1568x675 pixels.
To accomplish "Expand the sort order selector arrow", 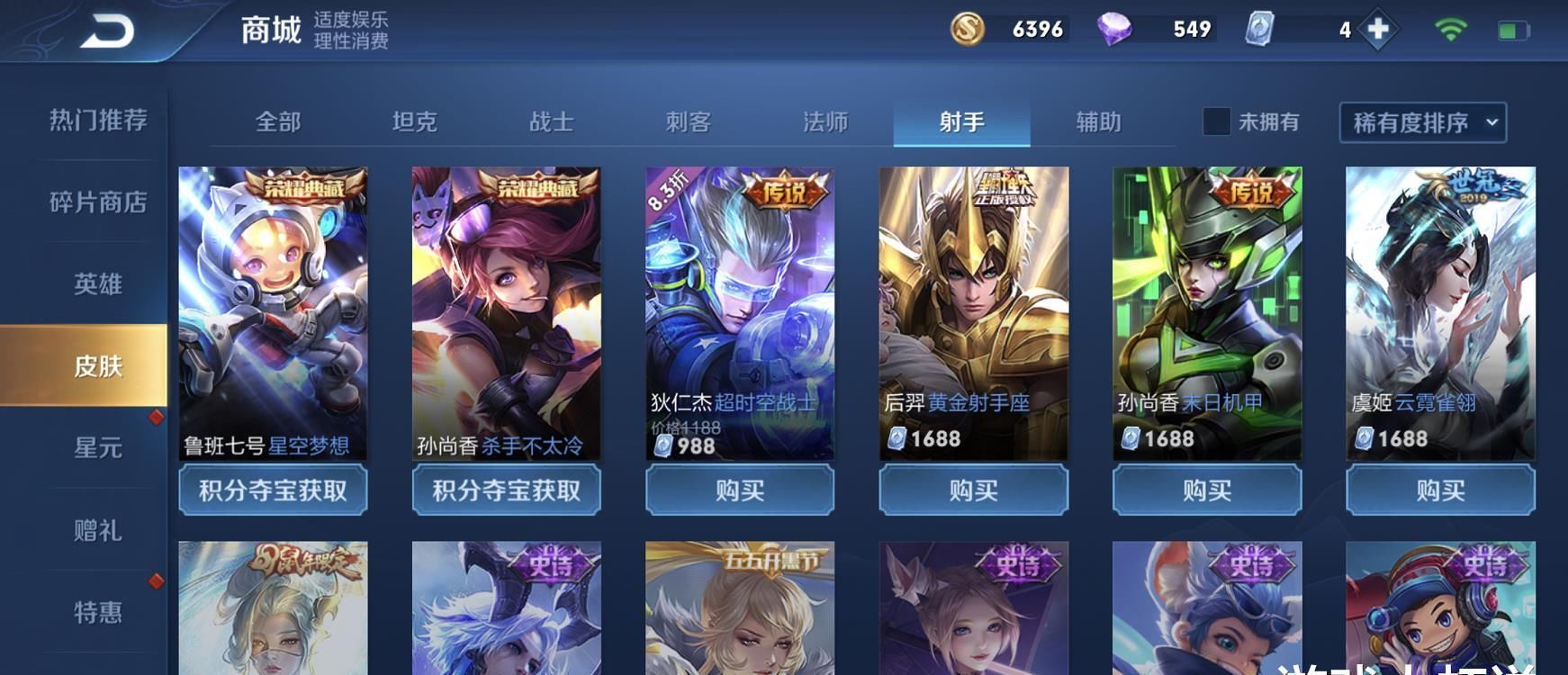I will point(1492,123).
